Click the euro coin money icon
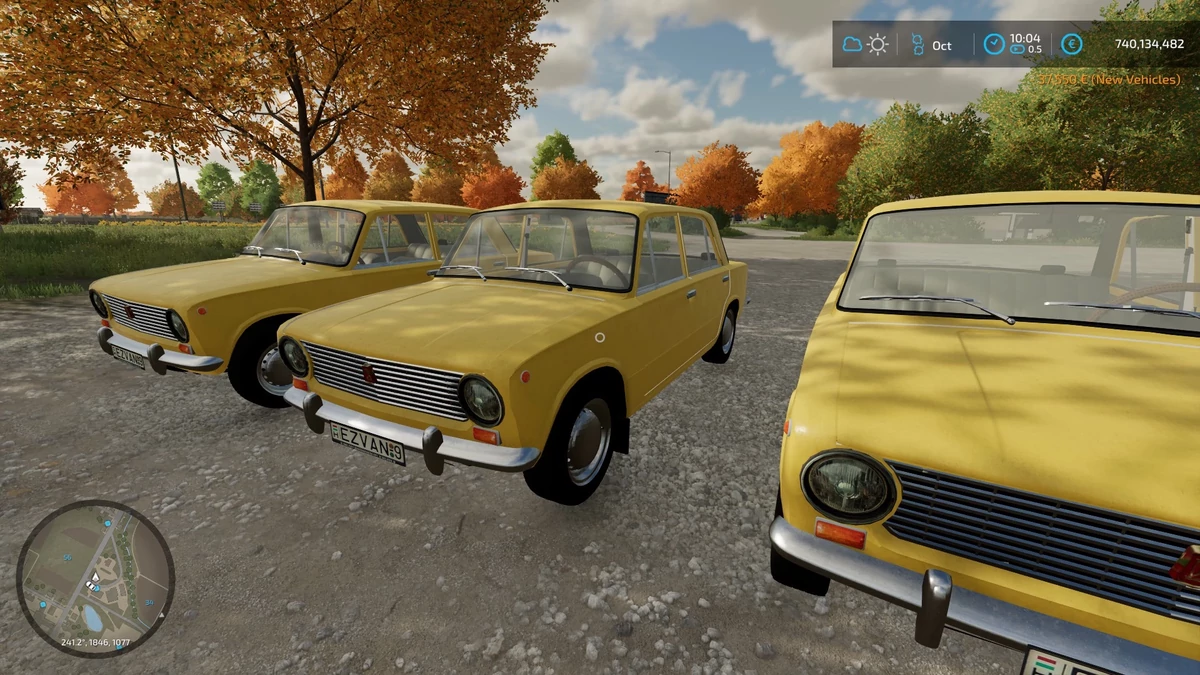1200x675 pixels. [x=1071, y=44]
